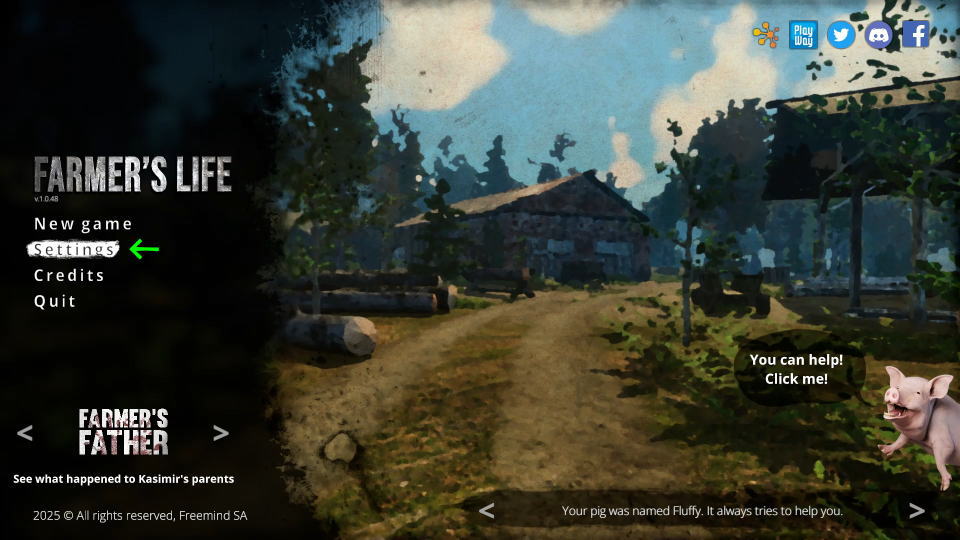Click the orange network icon
960x540 pixels.
click(x=766, y=35)
